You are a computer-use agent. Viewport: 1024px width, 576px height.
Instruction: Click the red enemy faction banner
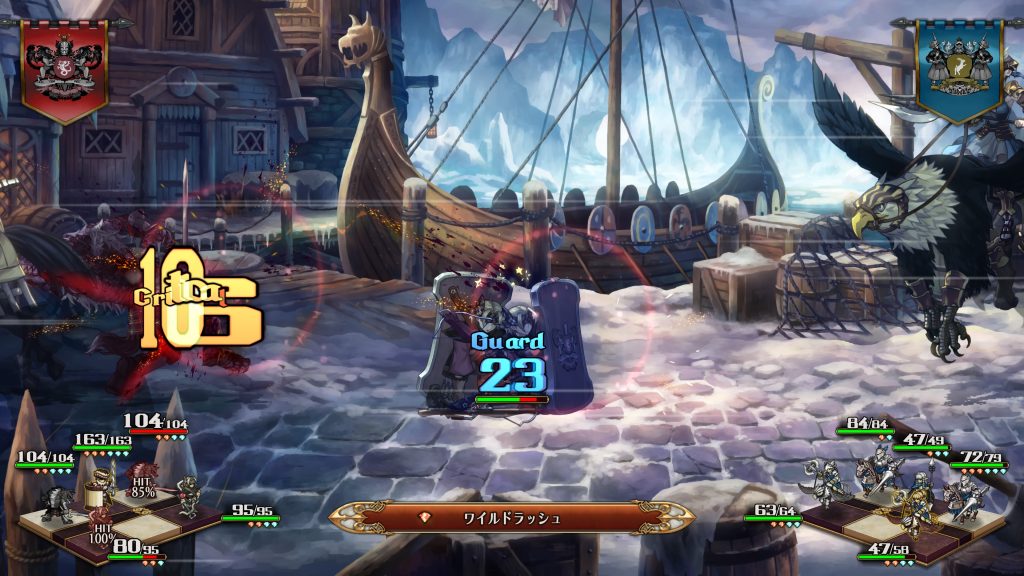point(64,66)
